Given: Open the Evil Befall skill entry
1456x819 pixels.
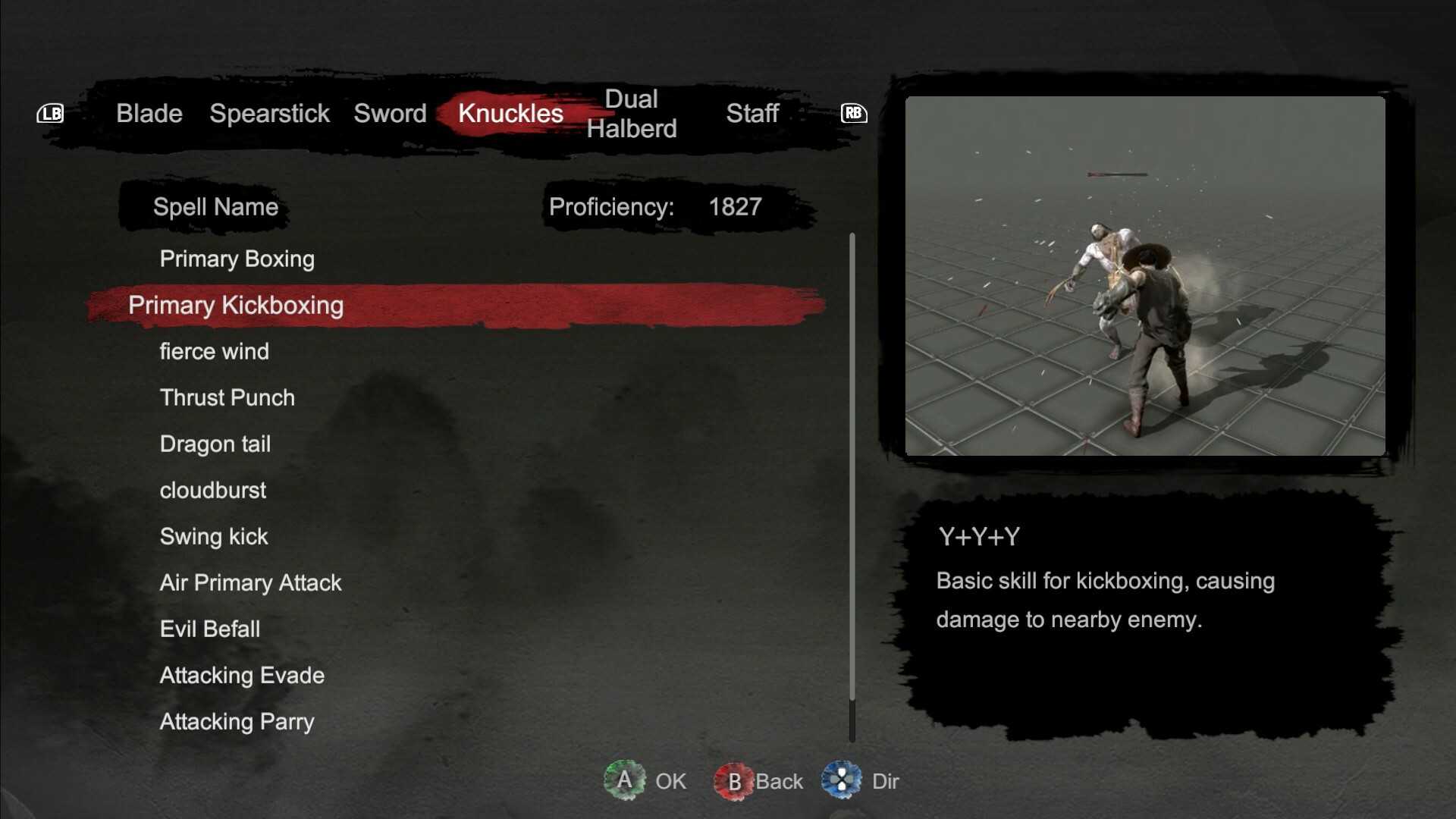Looking at the screenshot, I should (209, 629).
